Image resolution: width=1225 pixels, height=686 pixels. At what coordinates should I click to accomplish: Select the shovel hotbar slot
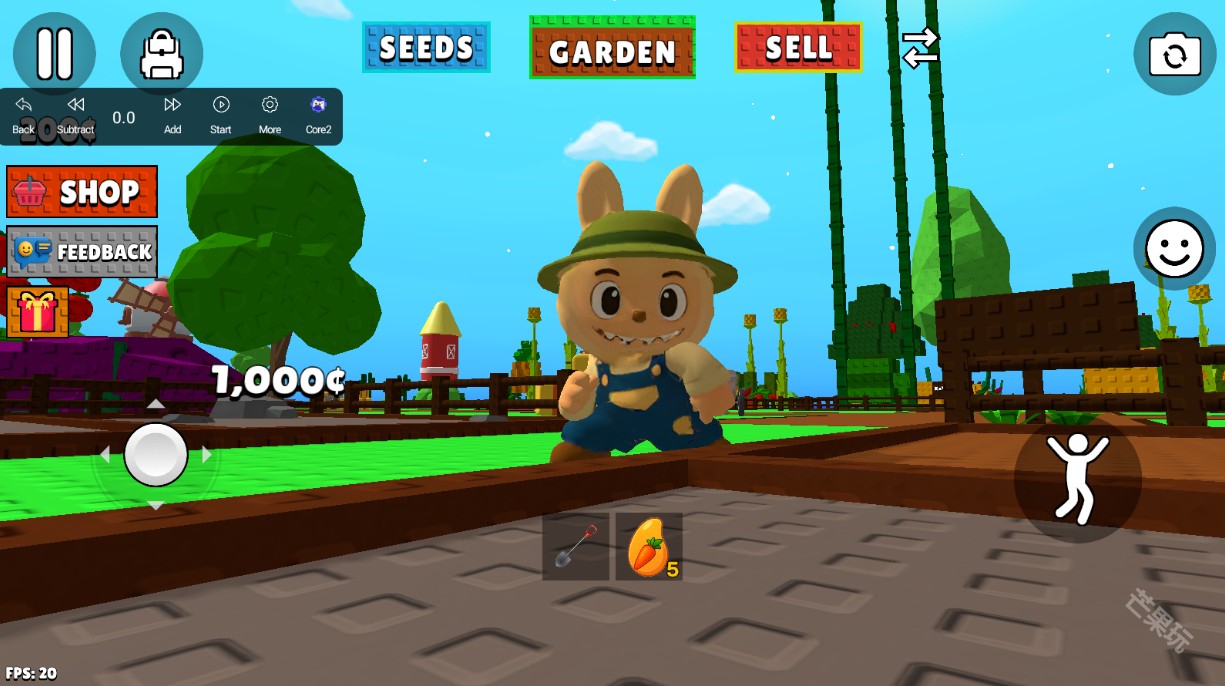pos(575,547)
